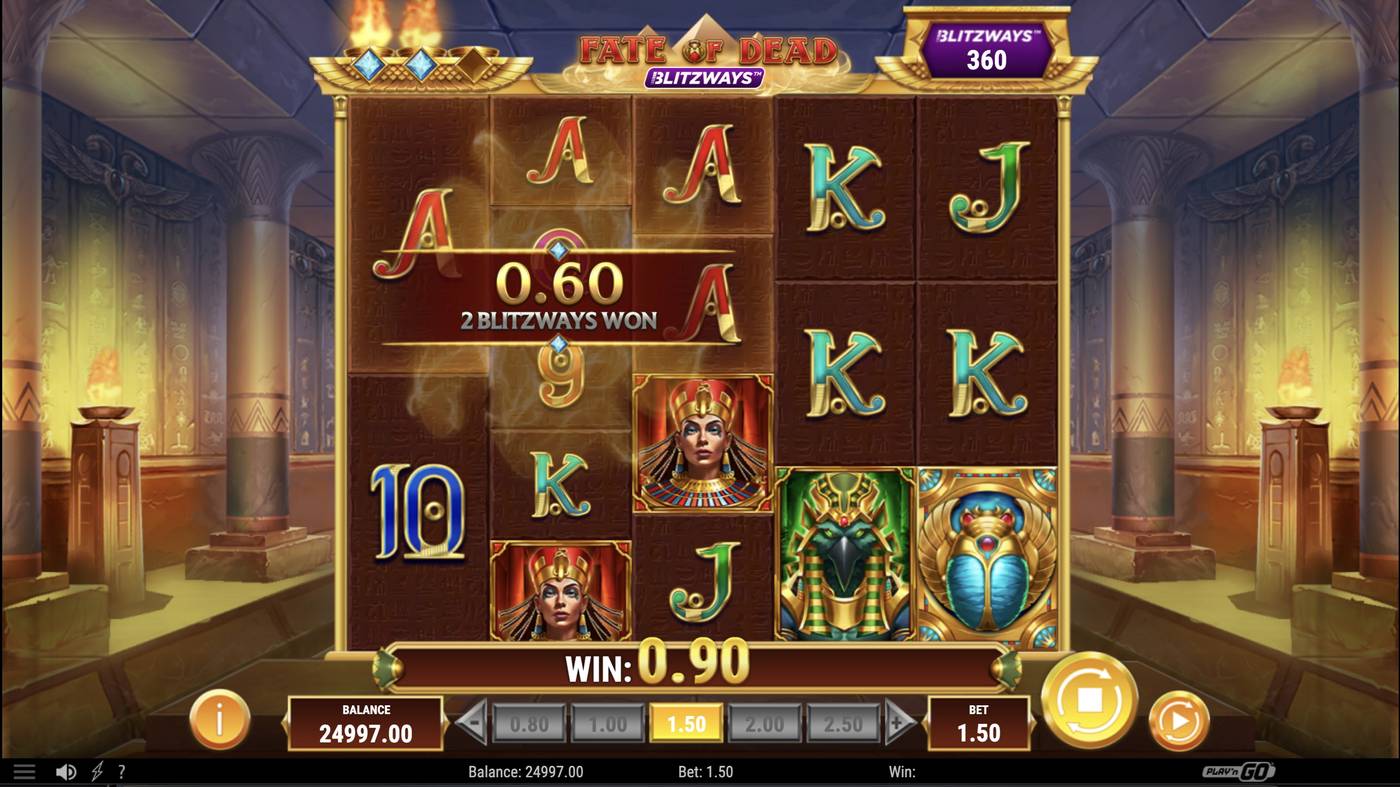1400x787 pixels.
Task: Open help with the question mark icon
Action: click(x=121, y=772)
